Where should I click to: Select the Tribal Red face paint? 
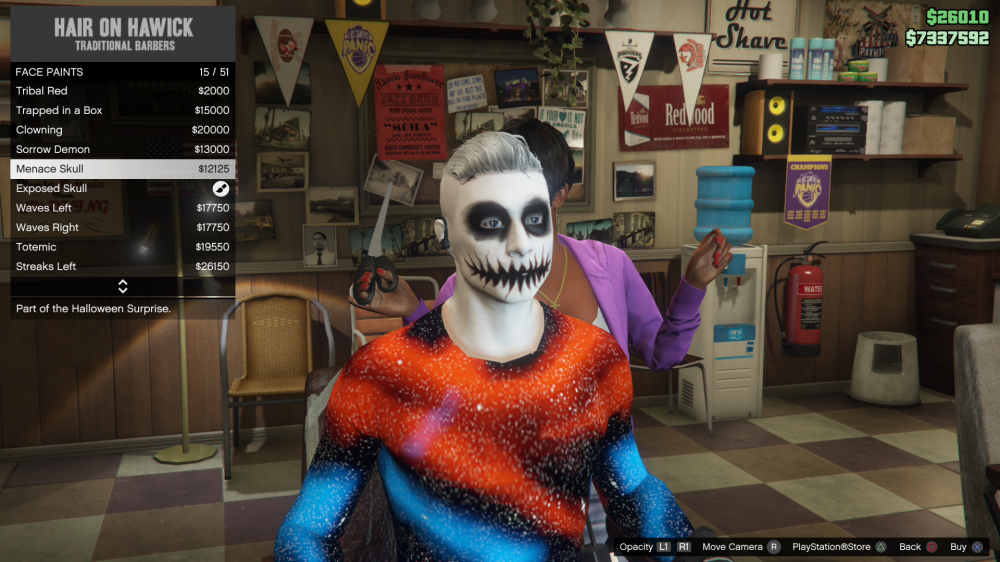122,91
